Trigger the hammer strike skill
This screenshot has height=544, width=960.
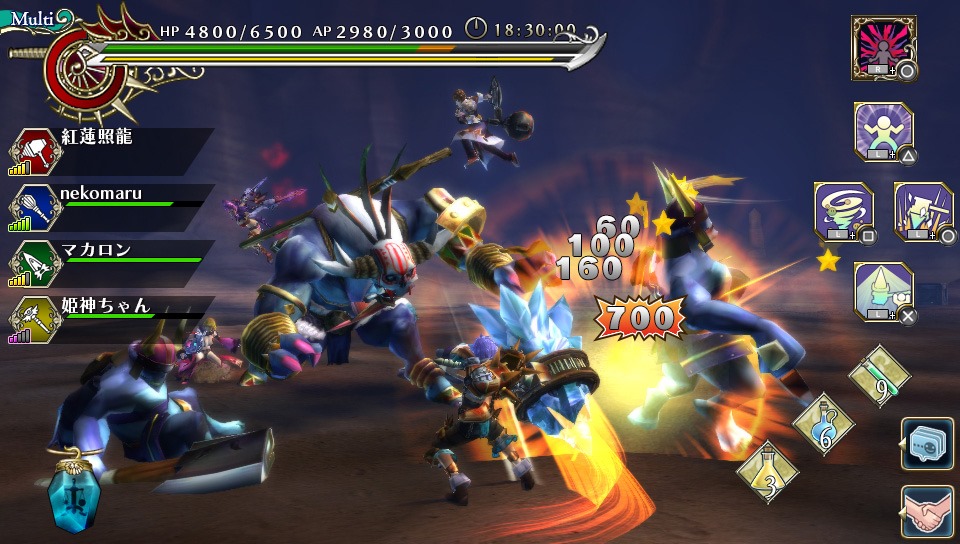click(x=922, y=211)
